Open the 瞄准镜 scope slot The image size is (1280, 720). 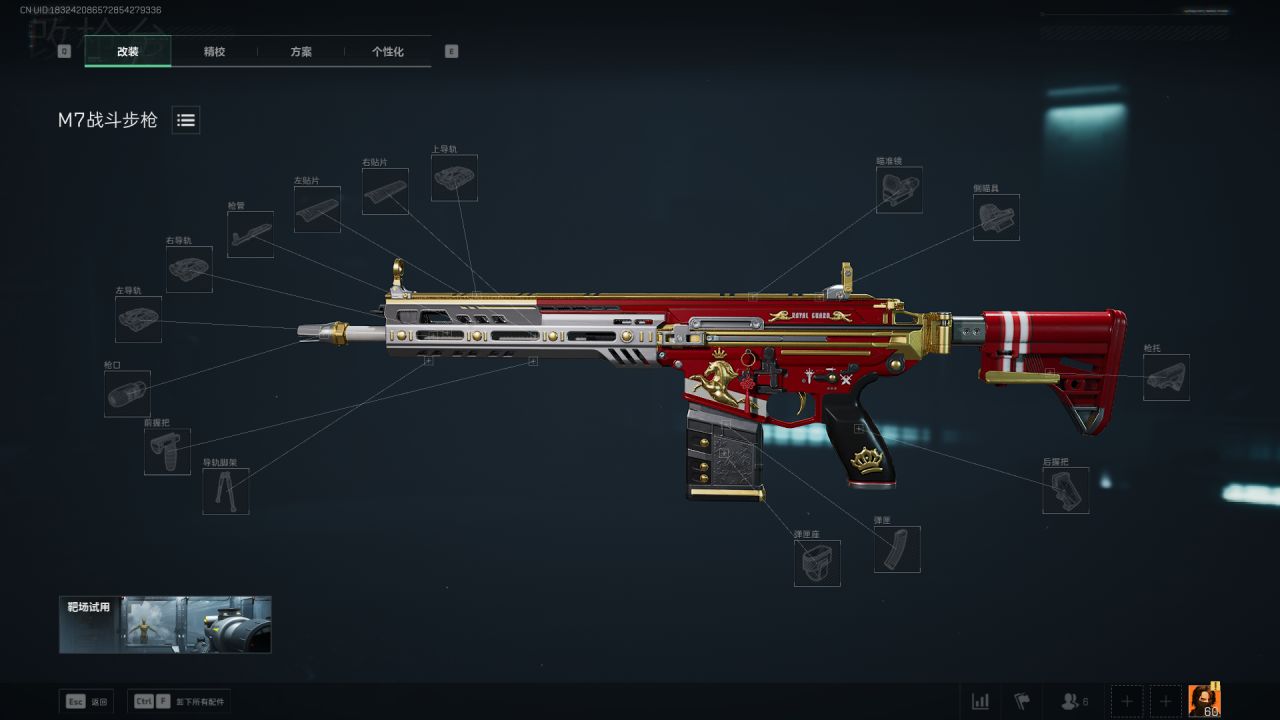pyautogui.click(x=899, y=189)
